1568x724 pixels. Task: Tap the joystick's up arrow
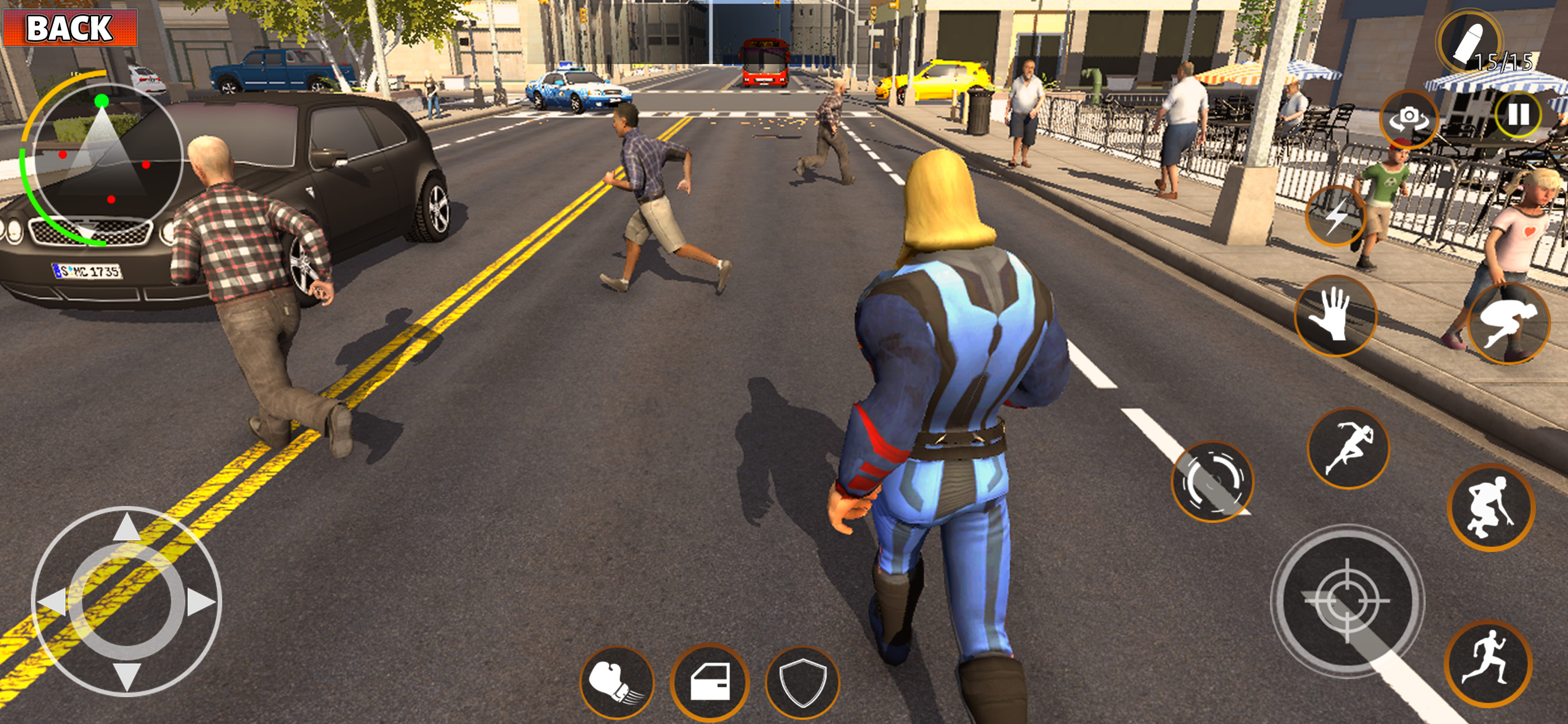pos(127,527)
